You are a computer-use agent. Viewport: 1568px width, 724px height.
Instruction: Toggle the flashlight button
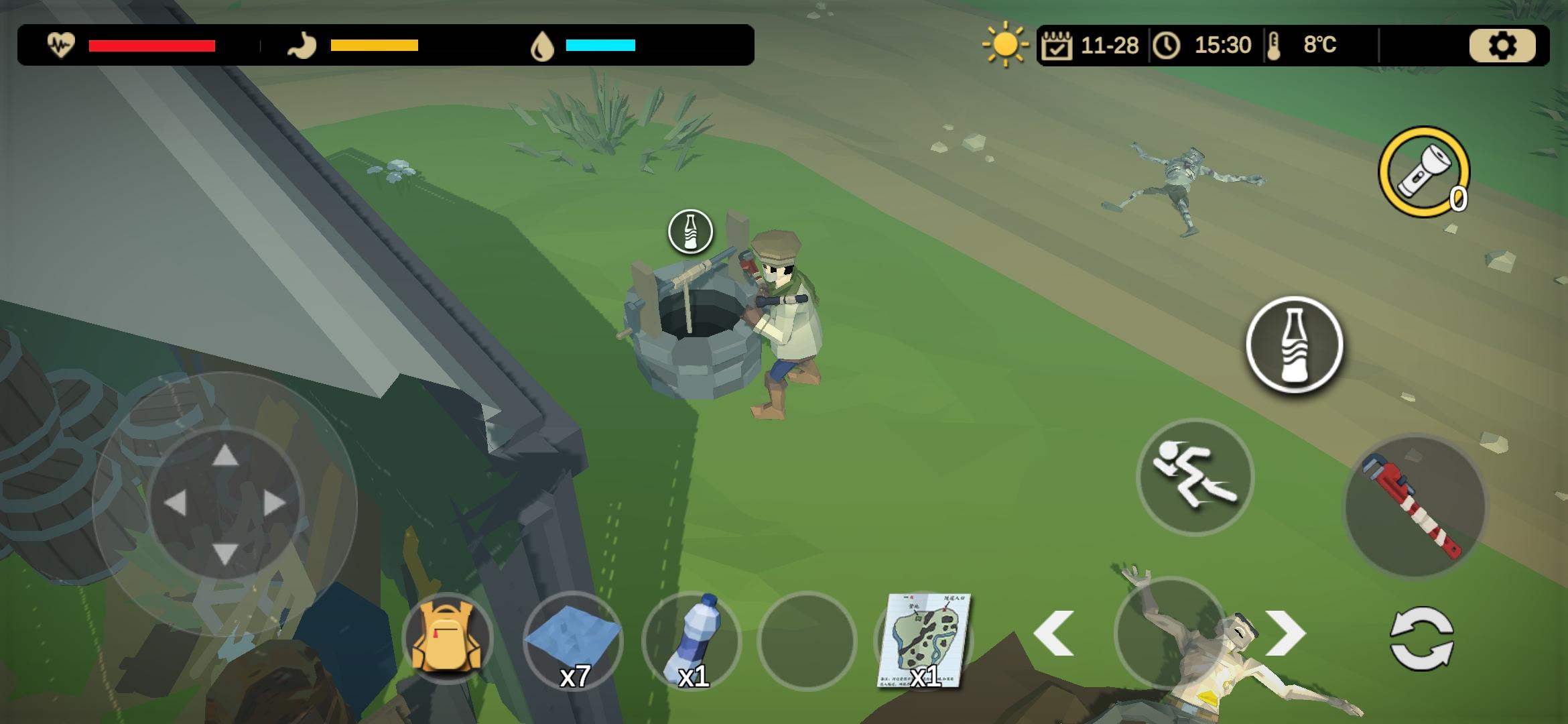(x=1423, y=172)
